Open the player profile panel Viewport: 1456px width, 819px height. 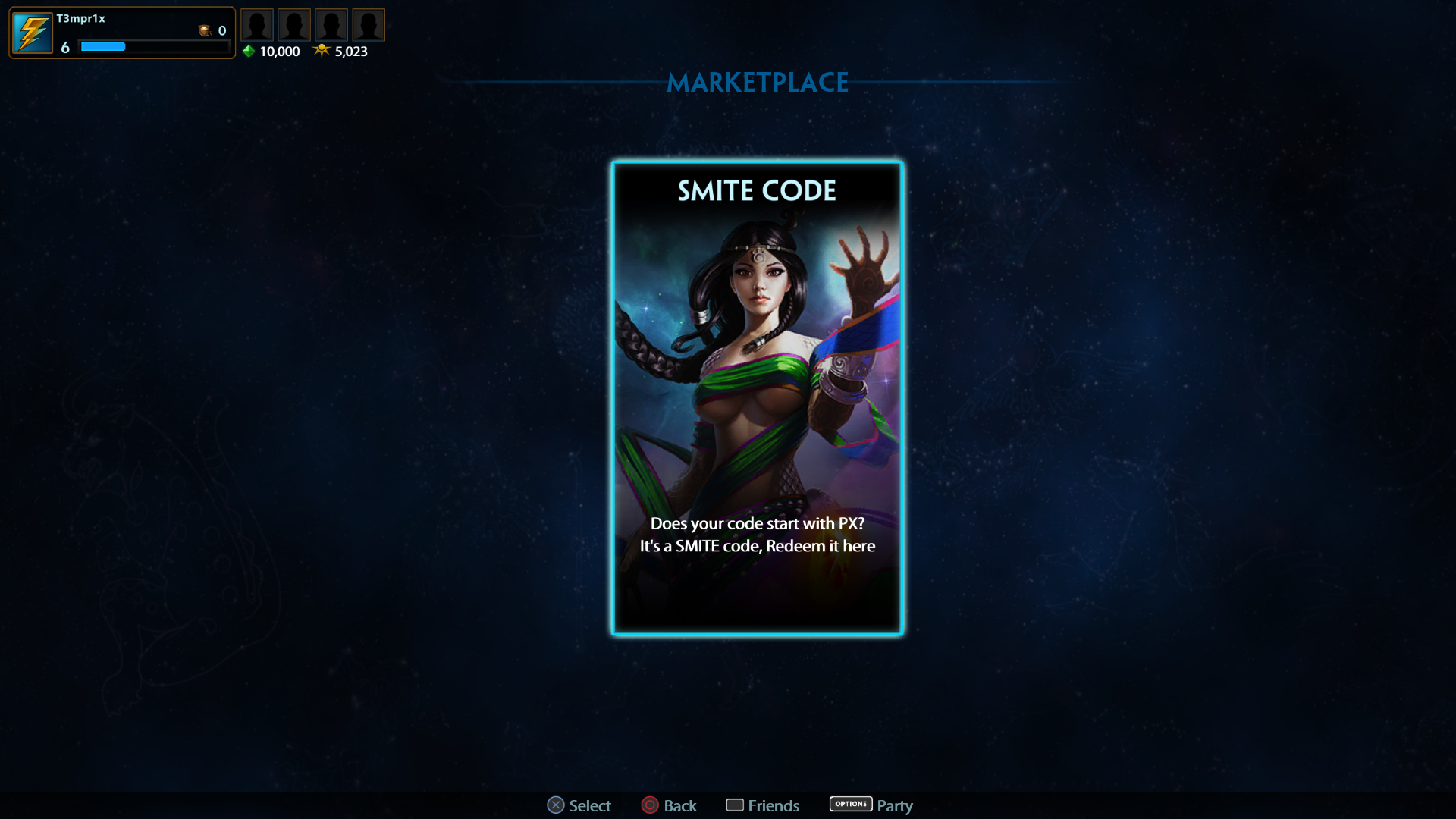[121, 33]
